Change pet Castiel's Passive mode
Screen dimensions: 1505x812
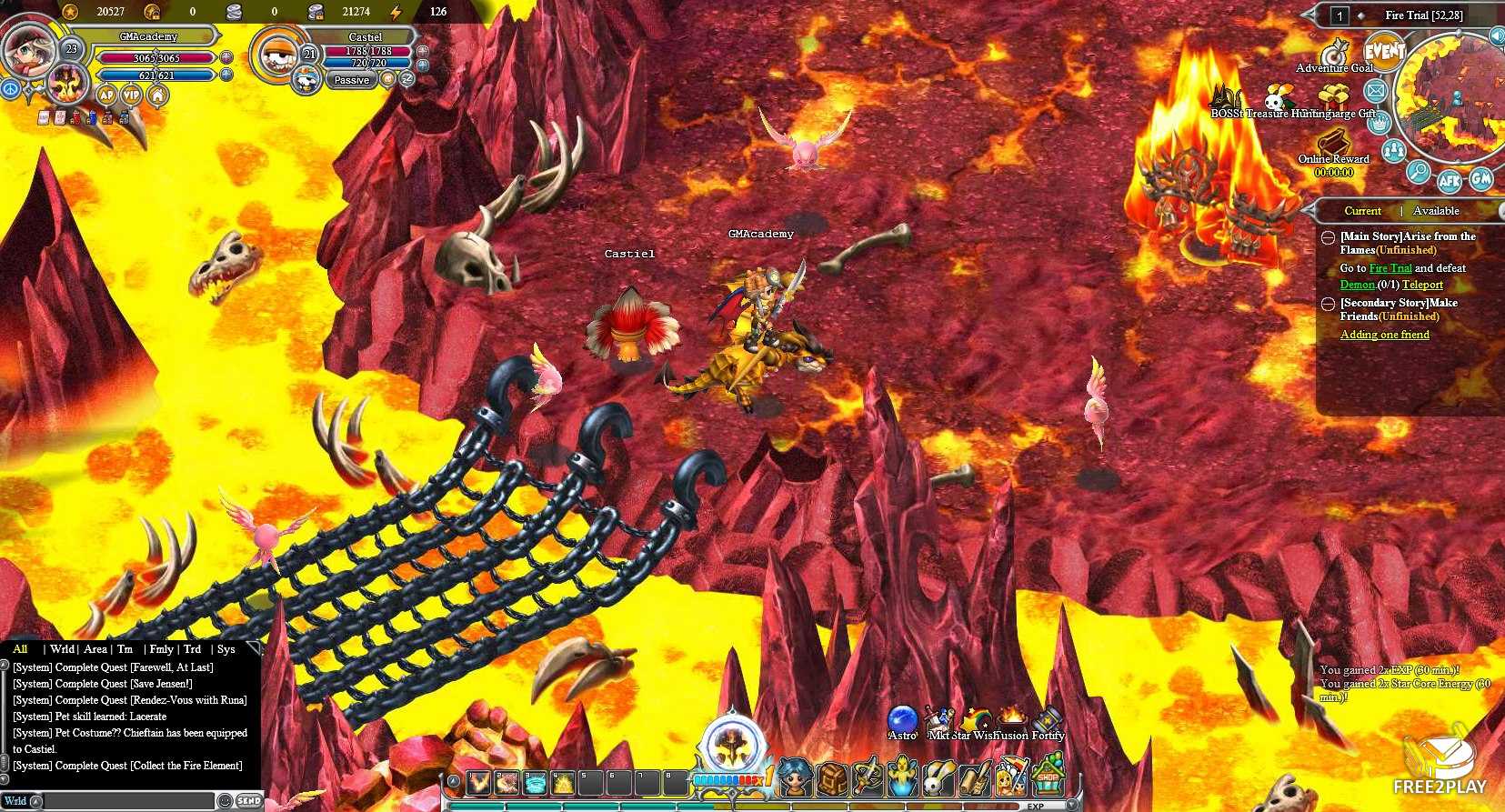point(351,80)
